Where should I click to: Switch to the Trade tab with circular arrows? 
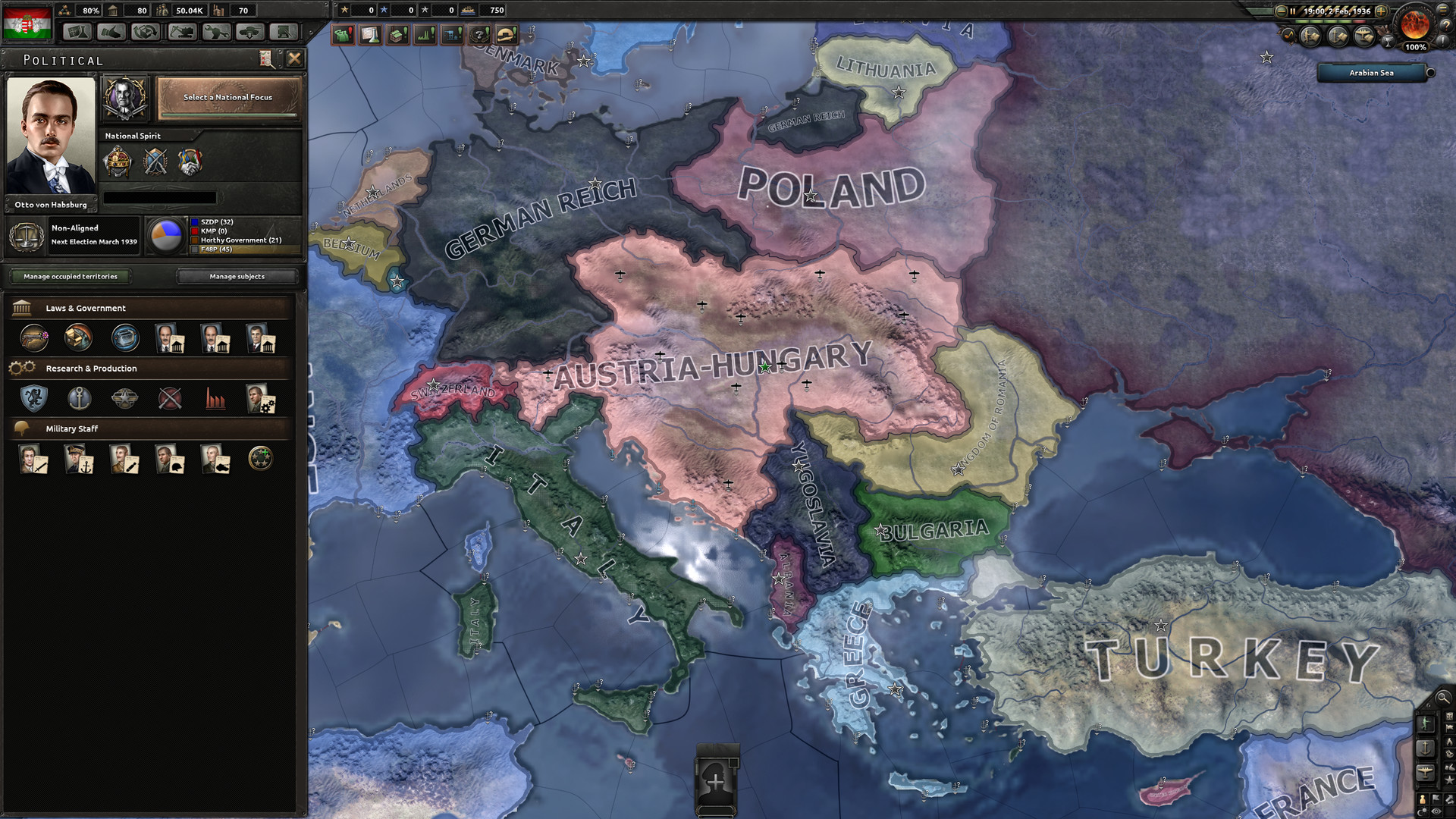point(144,32)
